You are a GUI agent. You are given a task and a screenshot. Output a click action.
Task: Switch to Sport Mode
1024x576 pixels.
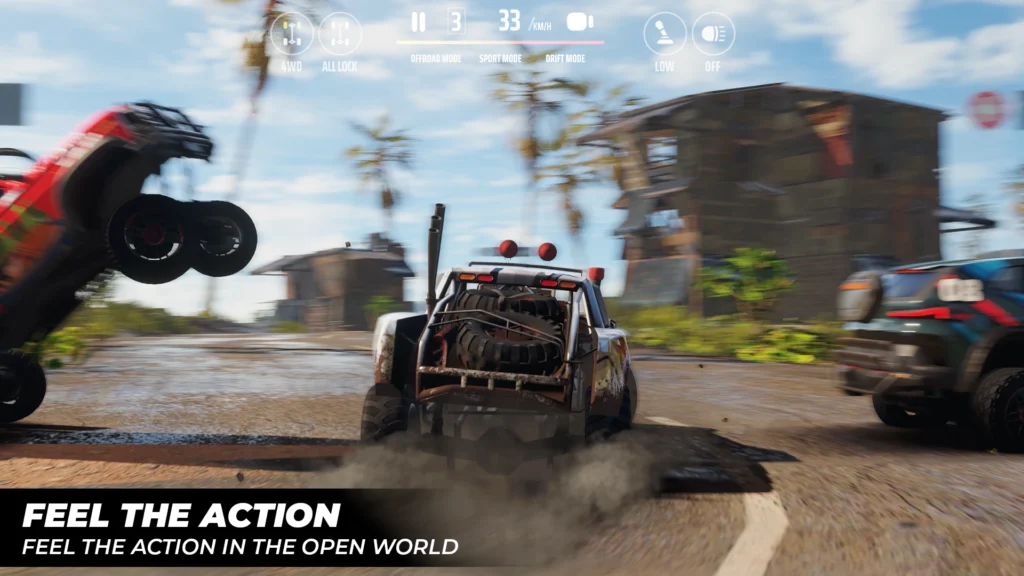[x=500, y=59]
